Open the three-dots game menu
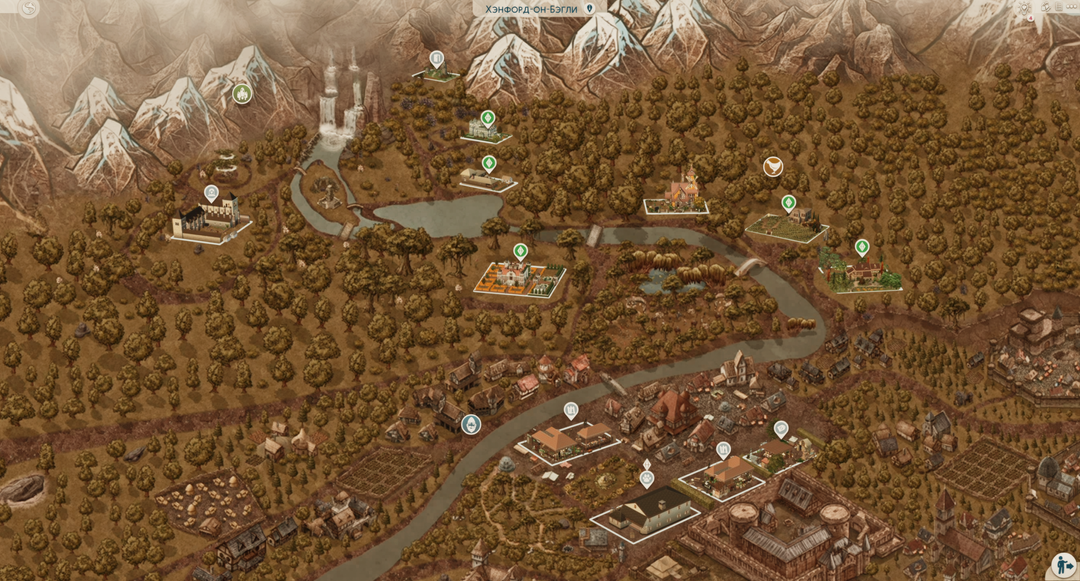Viewport: 1080px width, 581px height. coord(1070,8)
